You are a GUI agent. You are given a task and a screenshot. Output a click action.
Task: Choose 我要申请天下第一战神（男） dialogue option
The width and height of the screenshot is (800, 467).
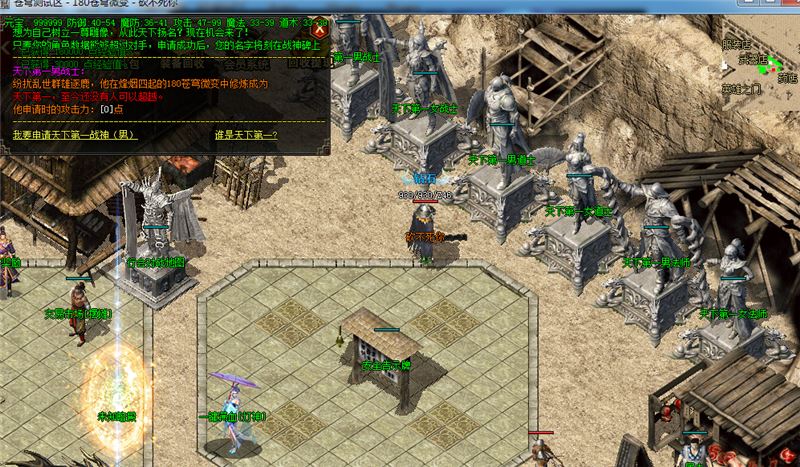click(x=75, y=134)
